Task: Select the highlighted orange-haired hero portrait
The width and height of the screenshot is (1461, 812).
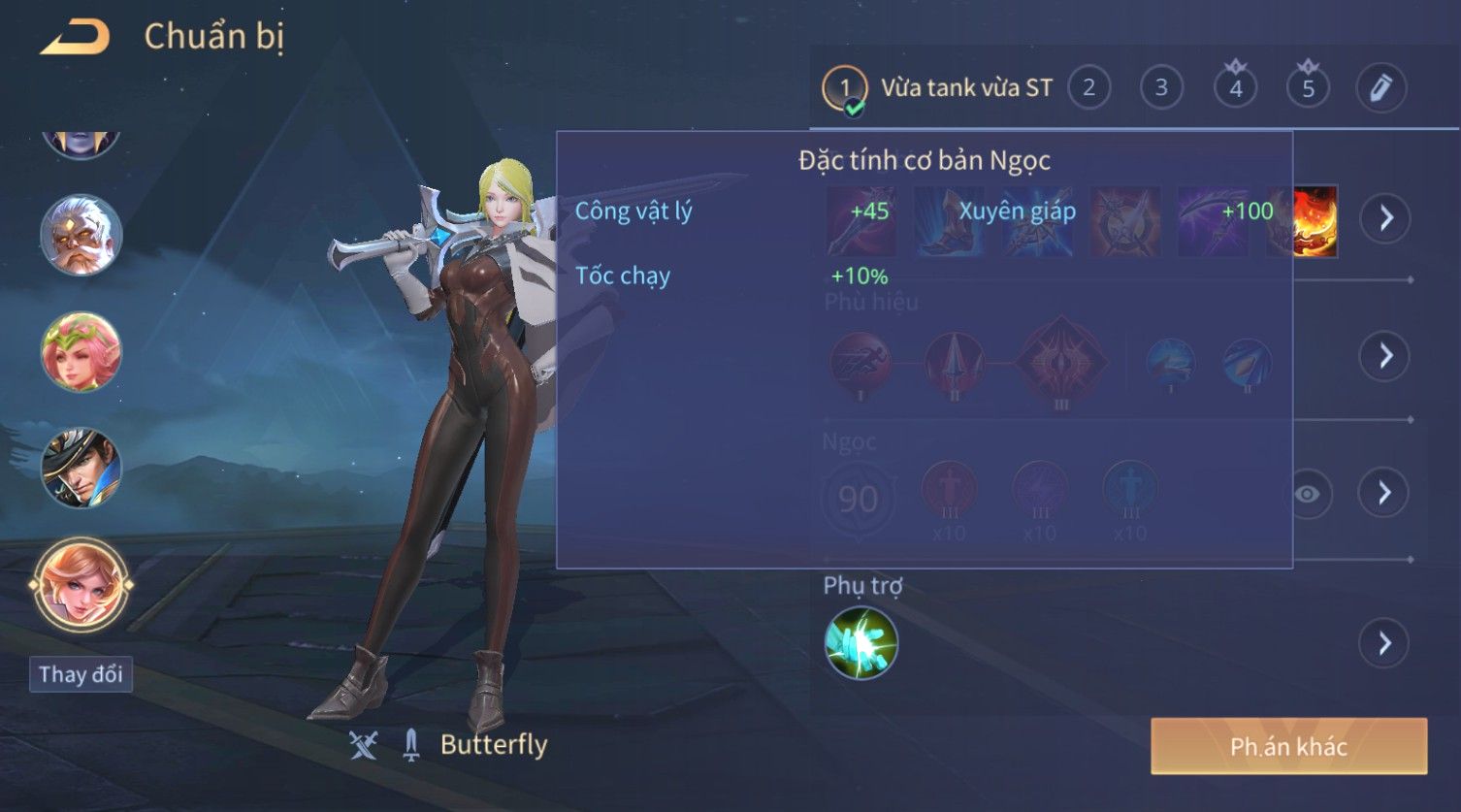Action: [x=81, y=584]
